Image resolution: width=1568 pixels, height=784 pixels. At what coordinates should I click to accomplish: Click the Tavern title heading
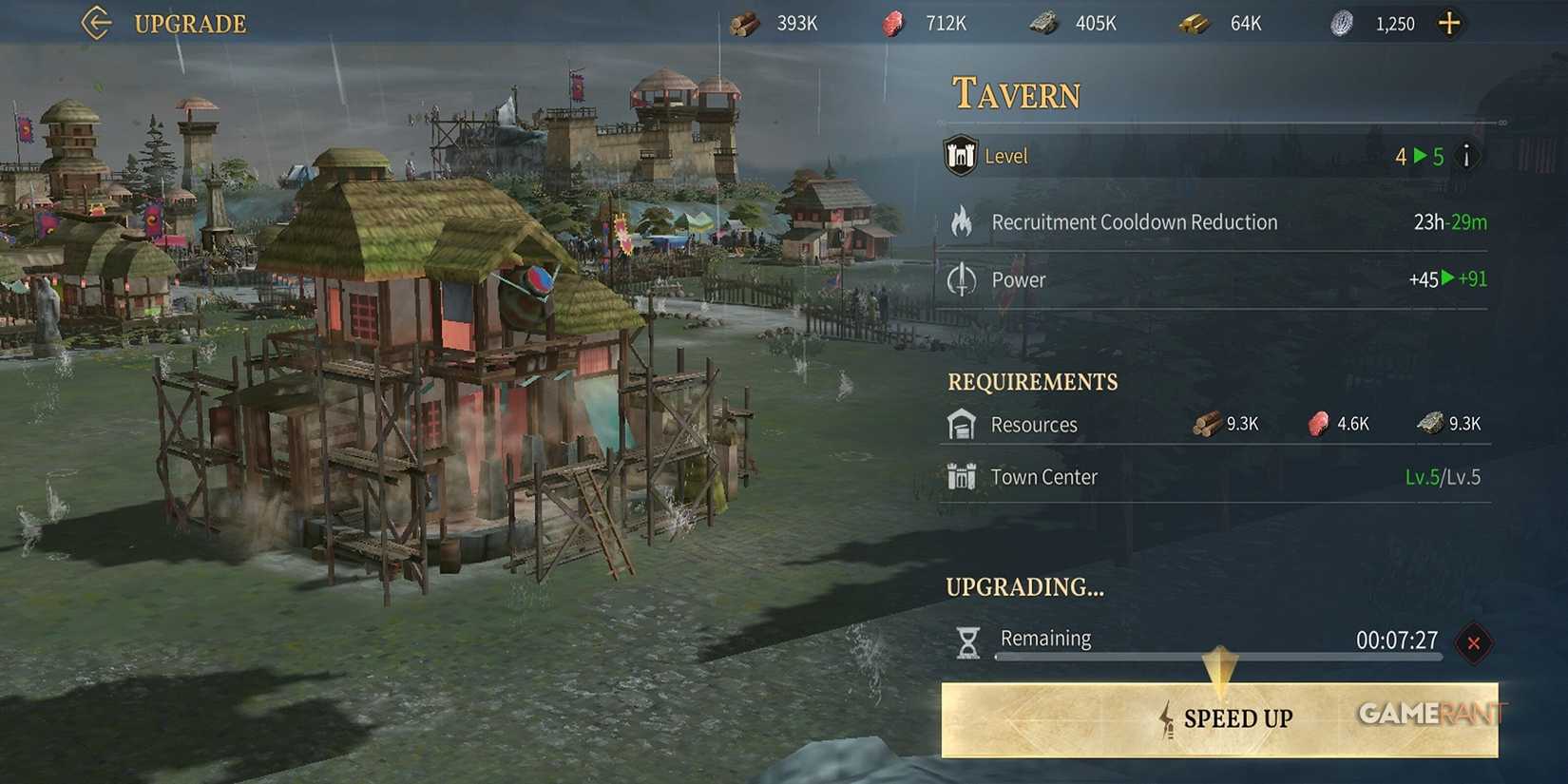(1015, 92)
